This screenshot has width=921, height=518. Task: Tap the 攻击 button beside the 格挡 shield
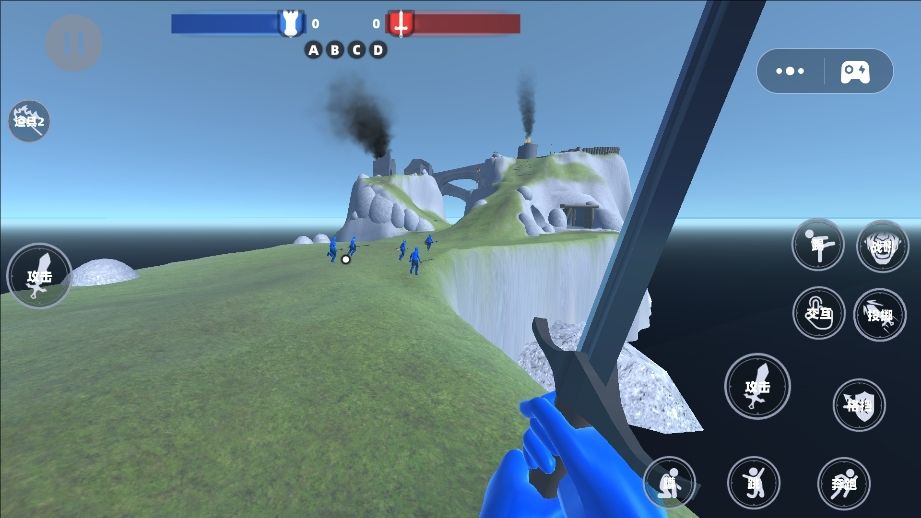tap(757, 386)
